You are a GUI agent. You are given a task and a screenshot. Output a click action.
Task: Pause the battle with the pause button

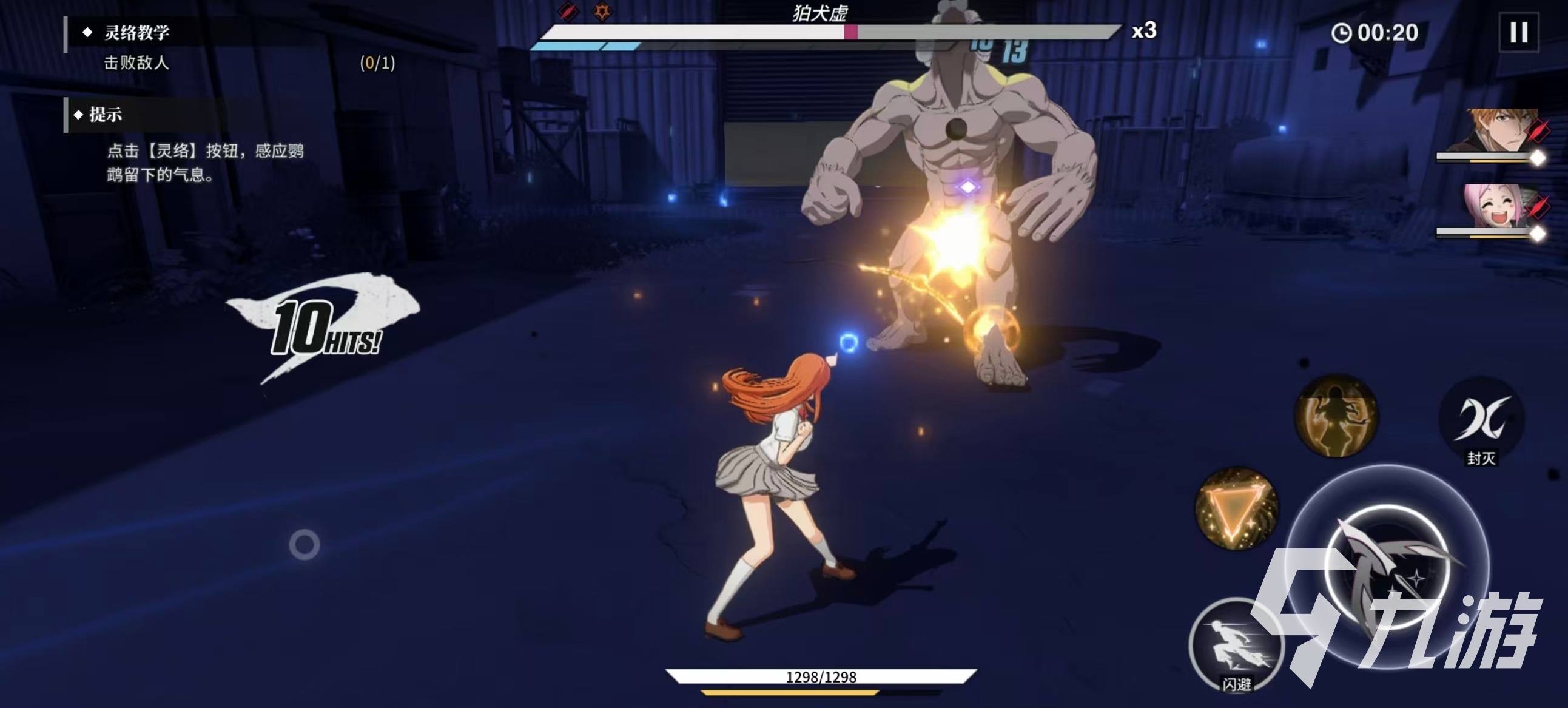1518,32
